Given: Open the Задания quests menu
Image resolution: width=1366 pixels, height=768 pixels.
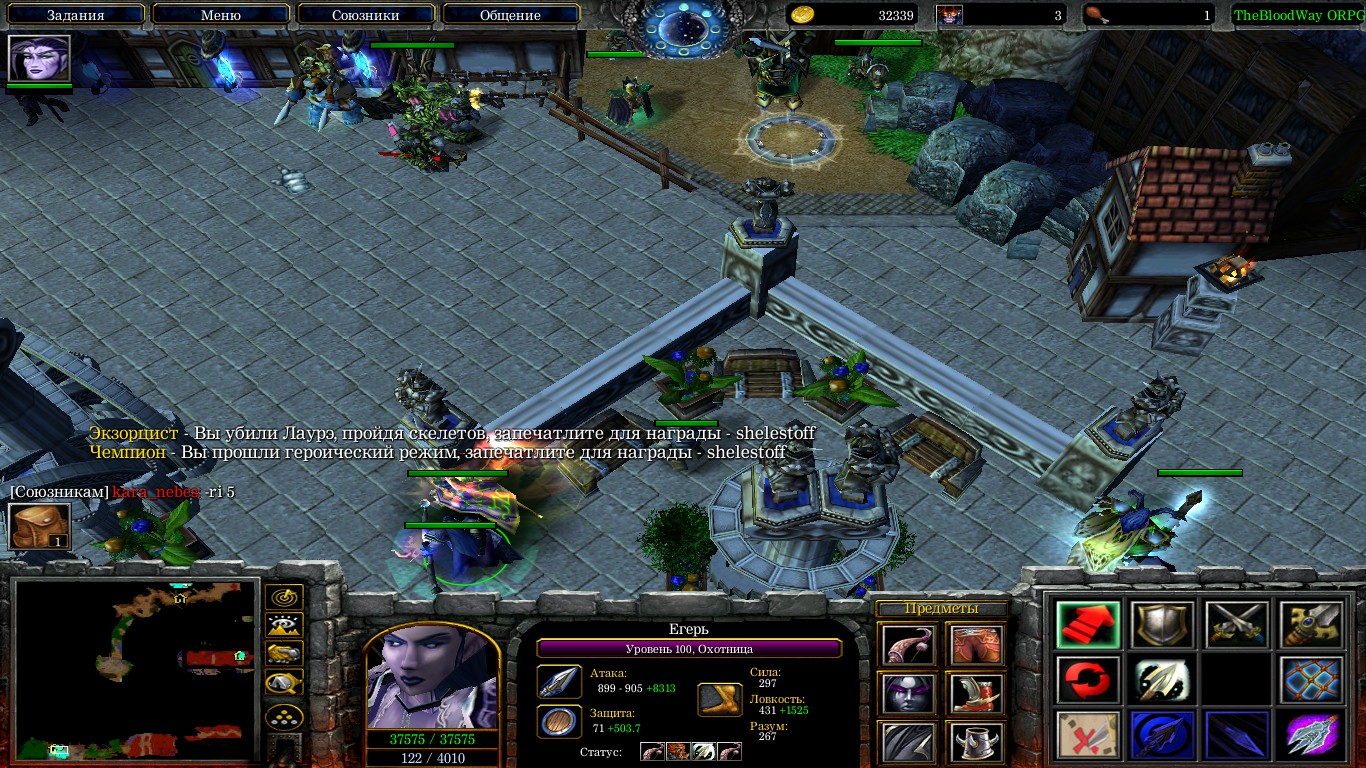Looking at the screenshot, I should click(x=76, y=15).
